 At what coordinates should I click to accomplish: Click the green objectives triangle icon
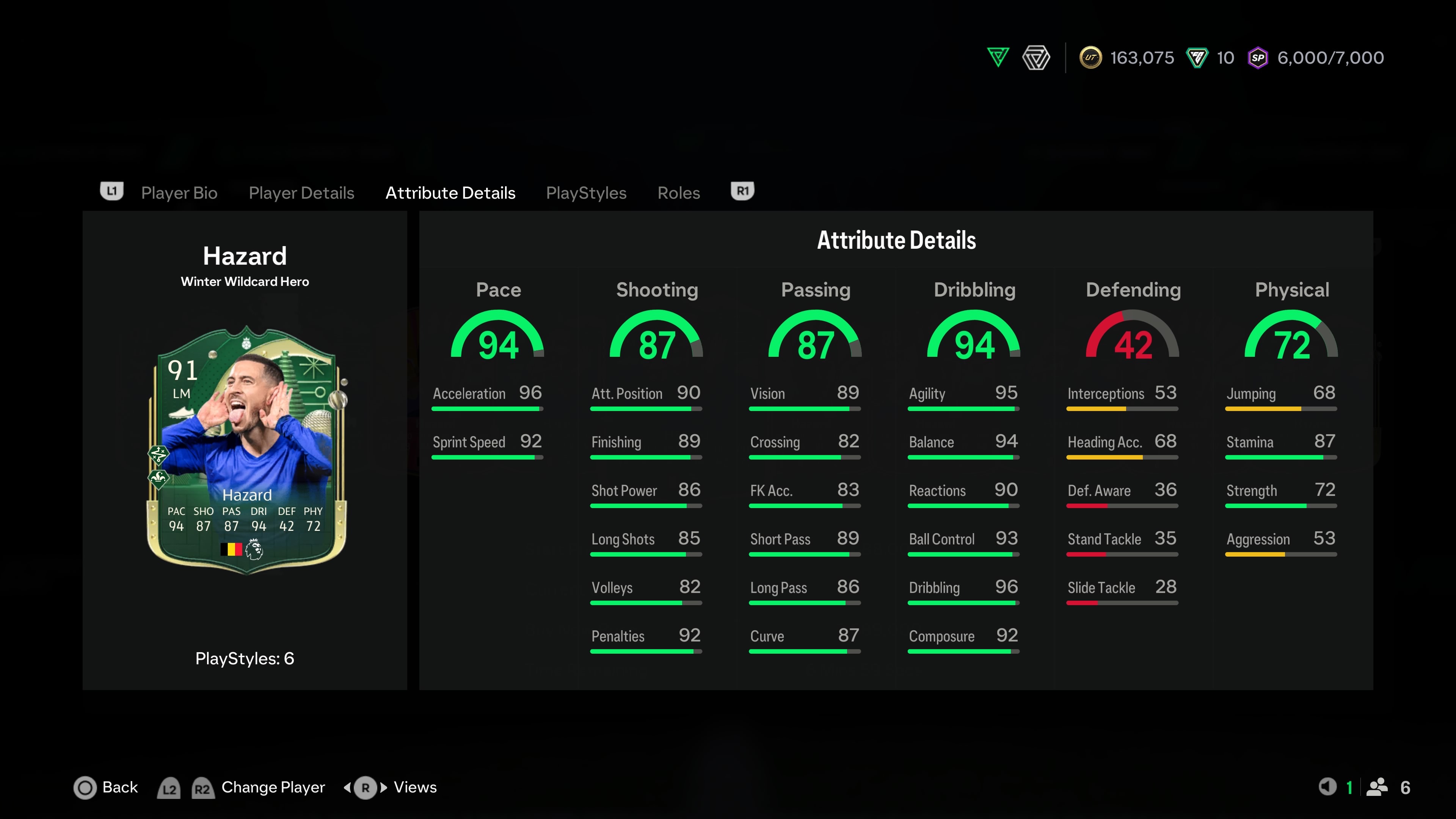(998, 57)
